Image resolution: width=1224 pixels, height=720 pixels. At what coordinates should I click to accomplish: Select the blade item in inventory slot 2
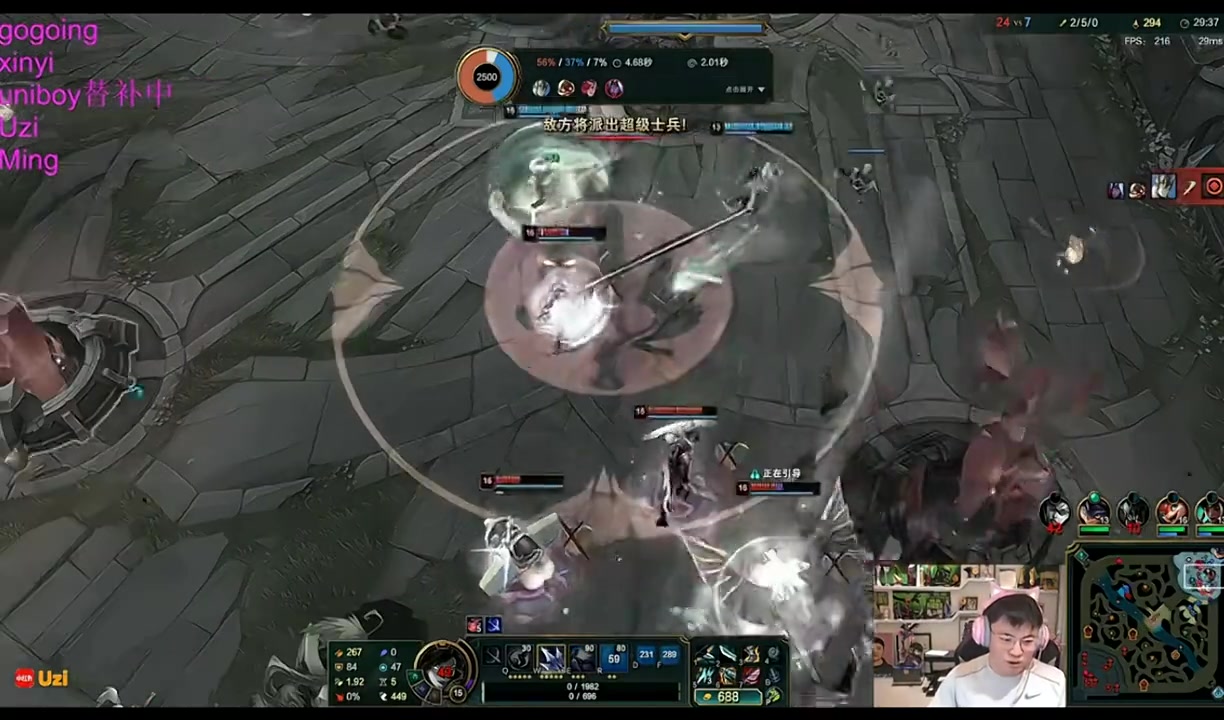(x=728, y=654)
